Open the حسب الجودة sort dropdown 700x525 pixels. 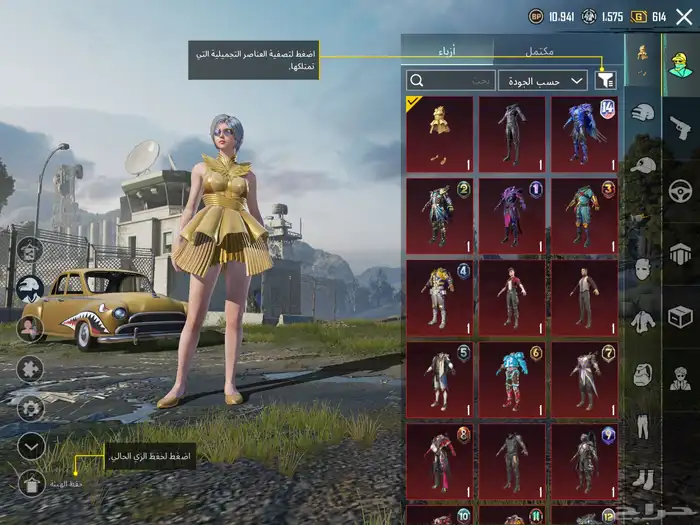coord(543,80)
